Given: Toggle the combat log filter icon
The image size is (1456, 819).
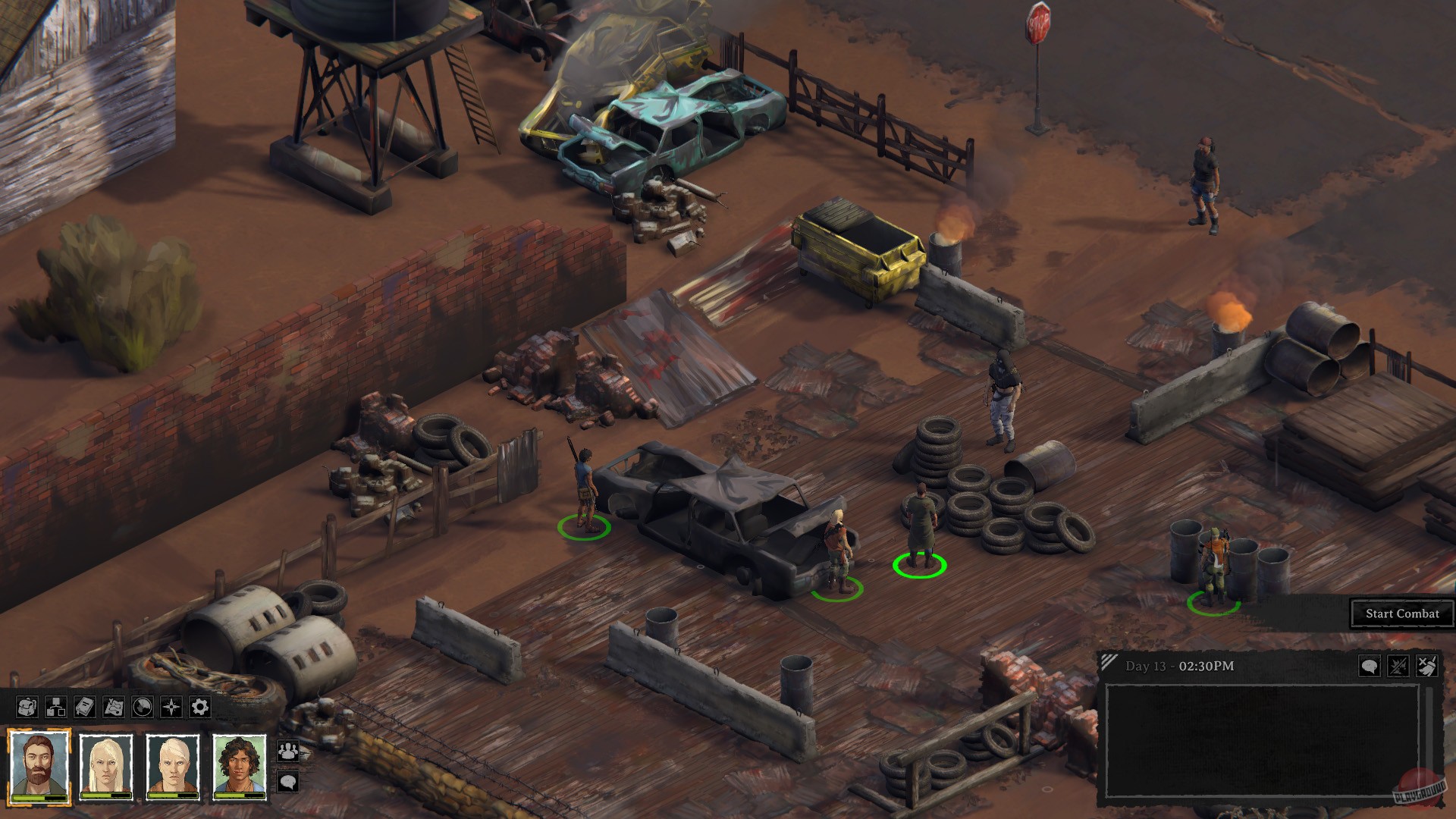Looking at the screenshot, I should (x=1399, y=665).
